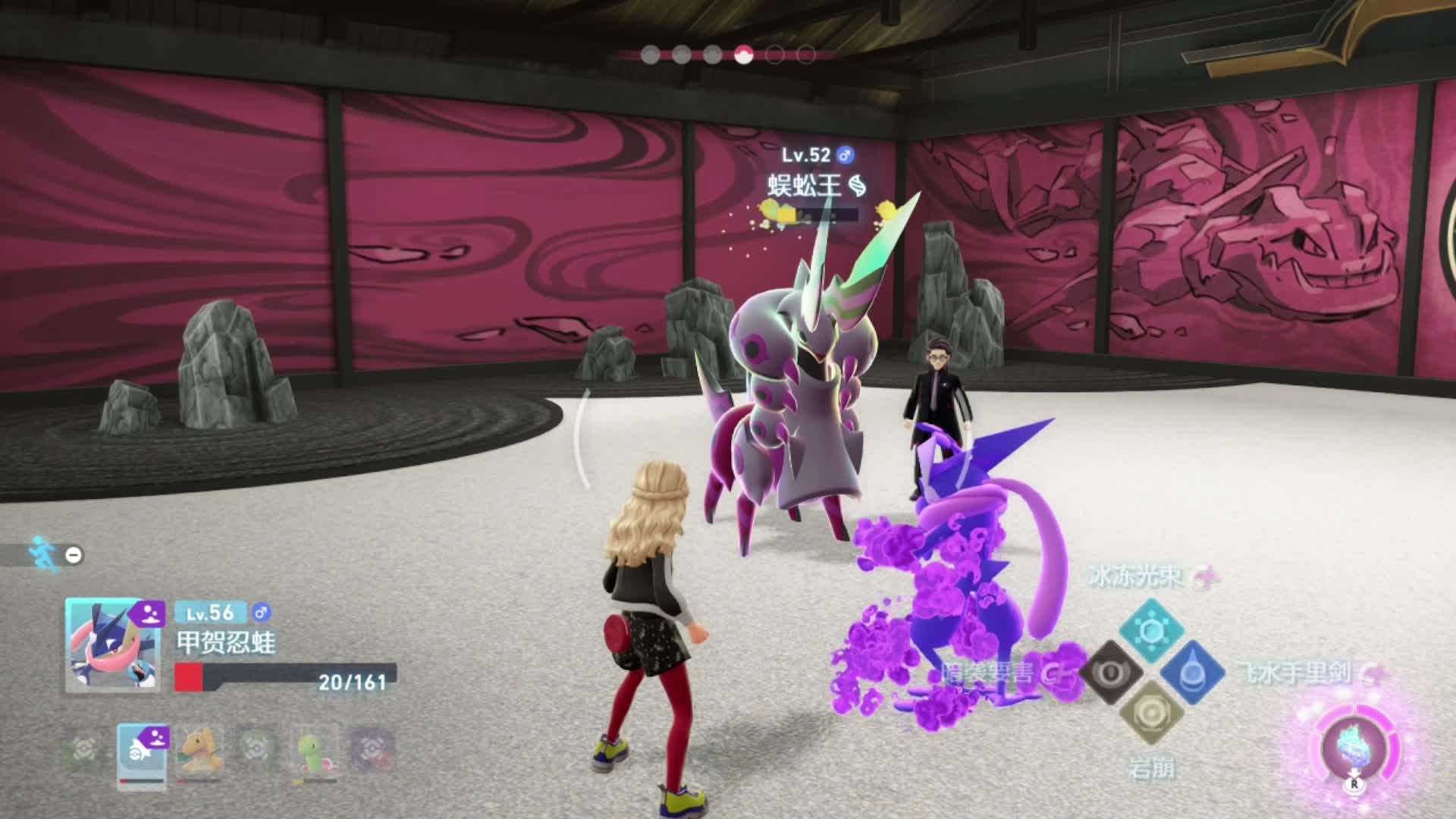Select Greninja's large active portrait
The height and width of the screenshot is (819, 1456).
[x=112, y=645]
